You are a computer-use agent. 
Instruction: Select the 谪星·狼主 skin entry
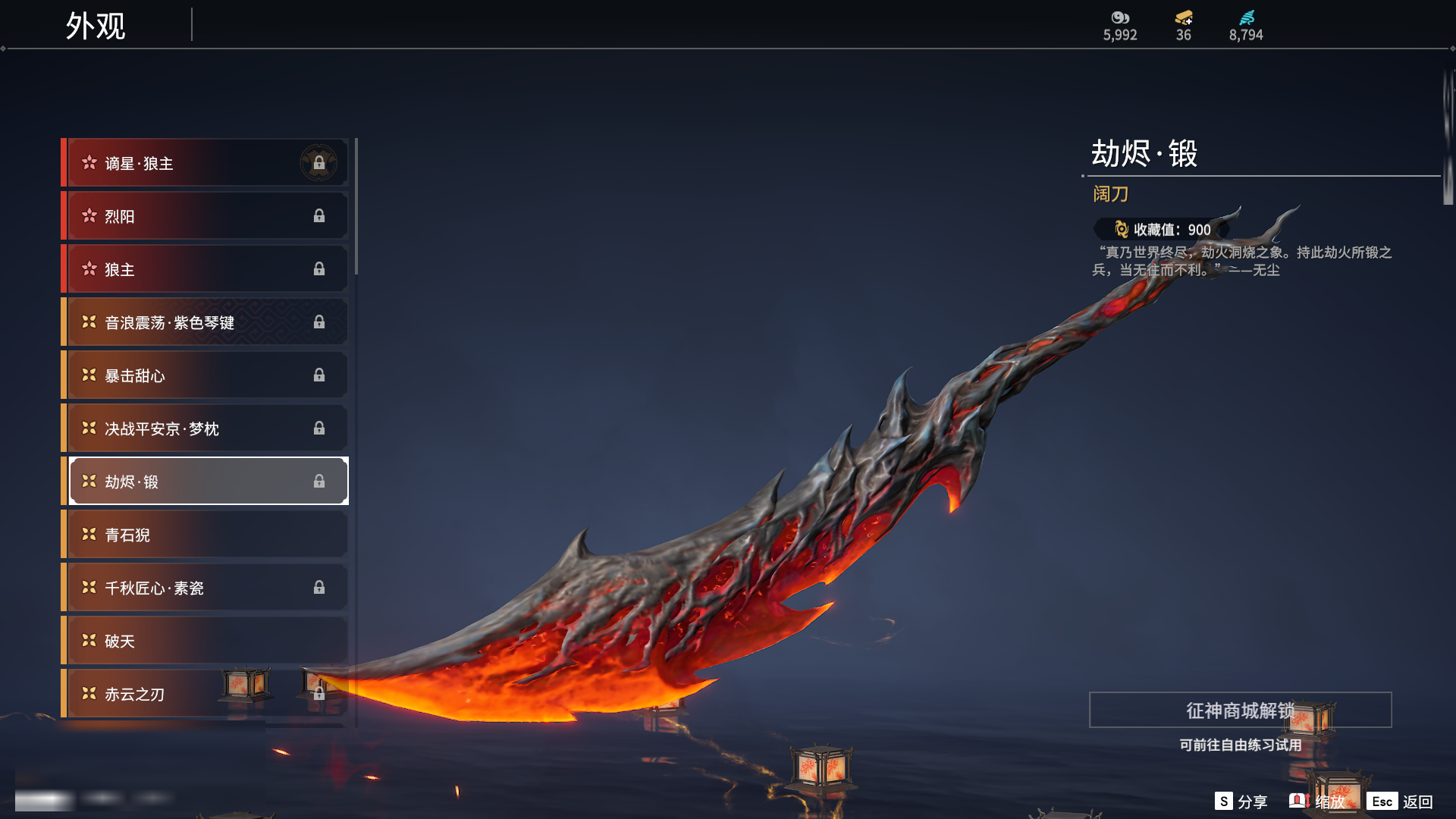point(205,163)
